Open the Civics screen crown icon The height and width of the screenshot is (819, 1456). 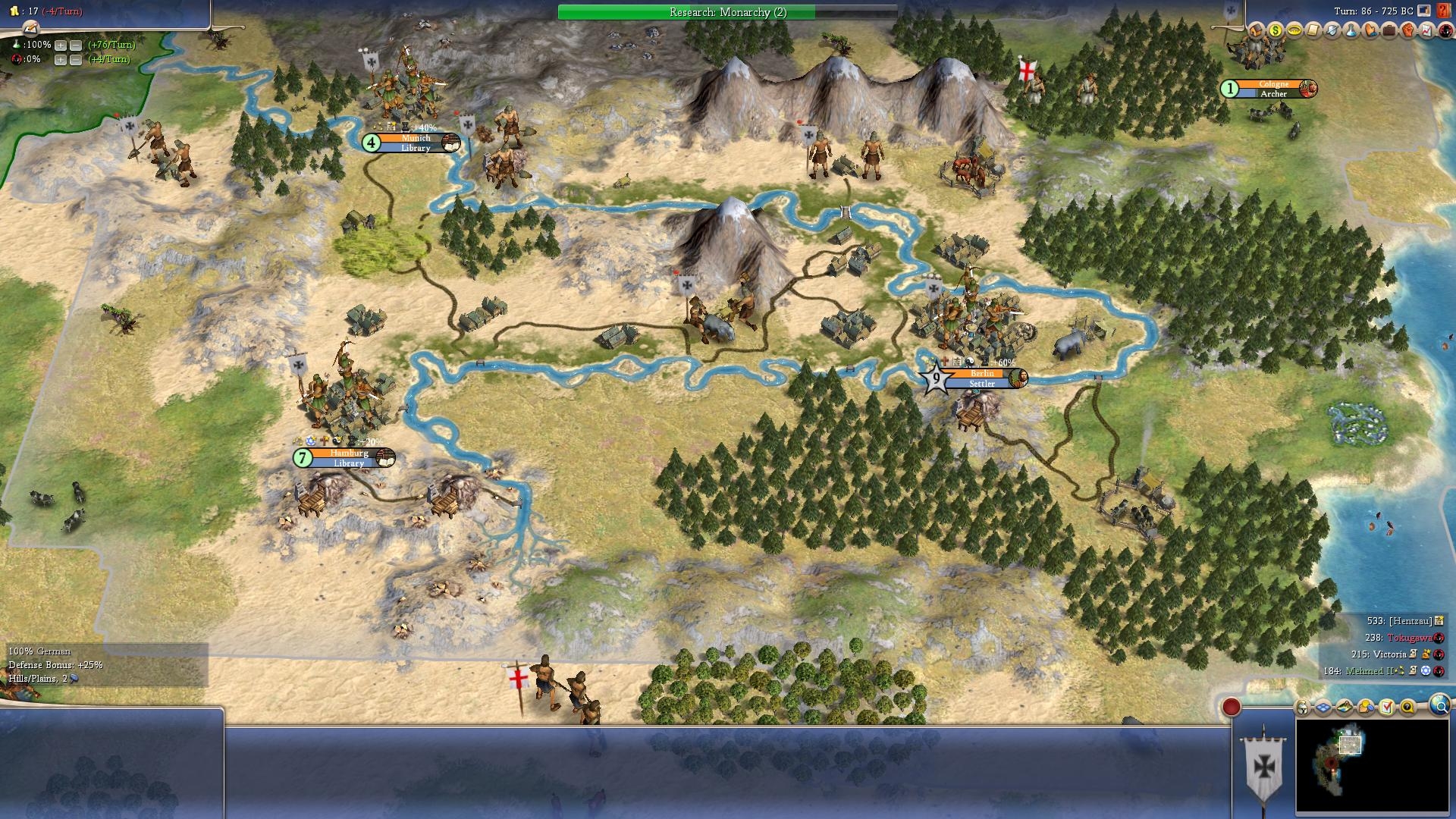point(1295,32)
